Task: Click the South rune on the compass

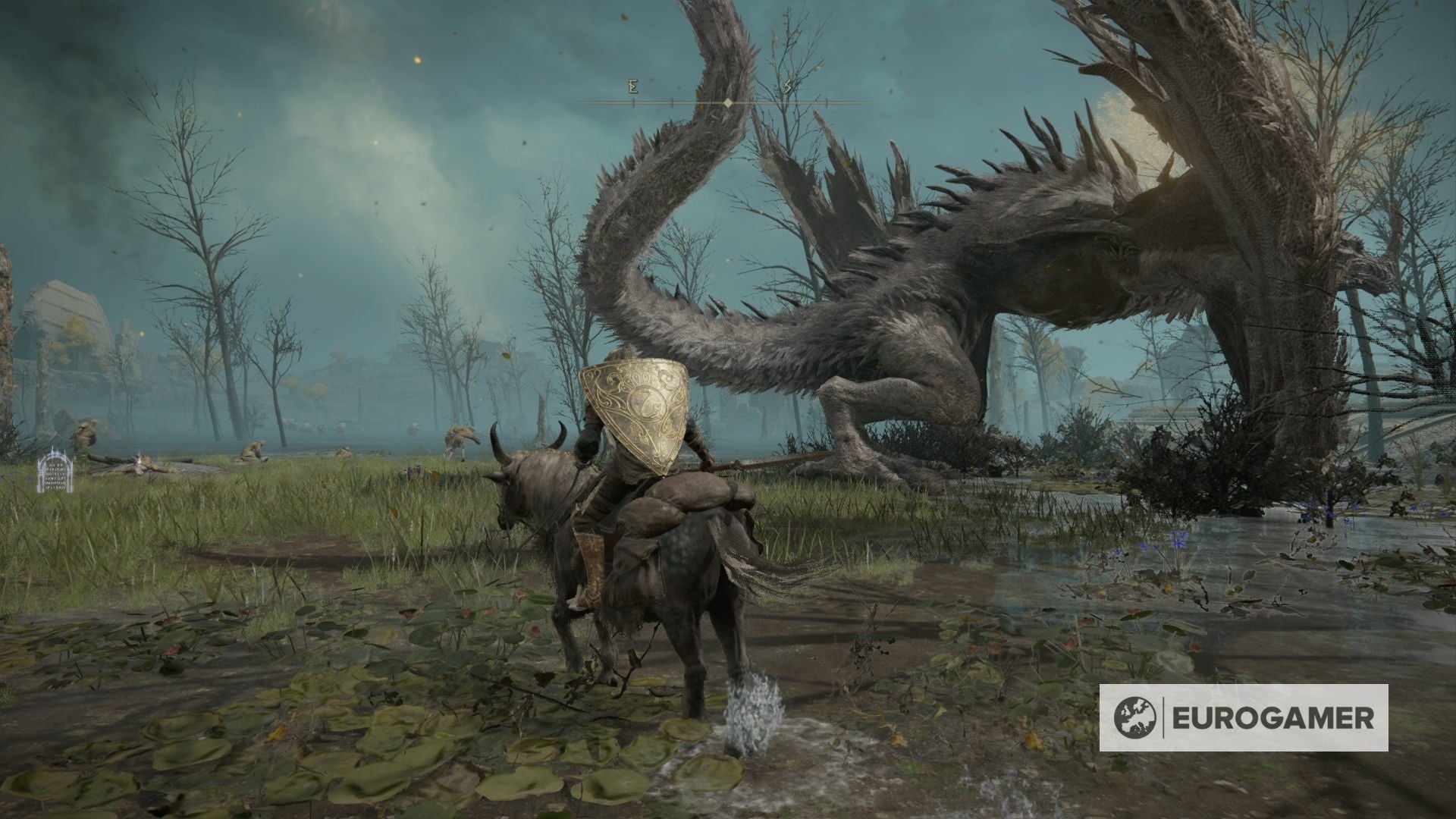Action: tap(788, 87)
